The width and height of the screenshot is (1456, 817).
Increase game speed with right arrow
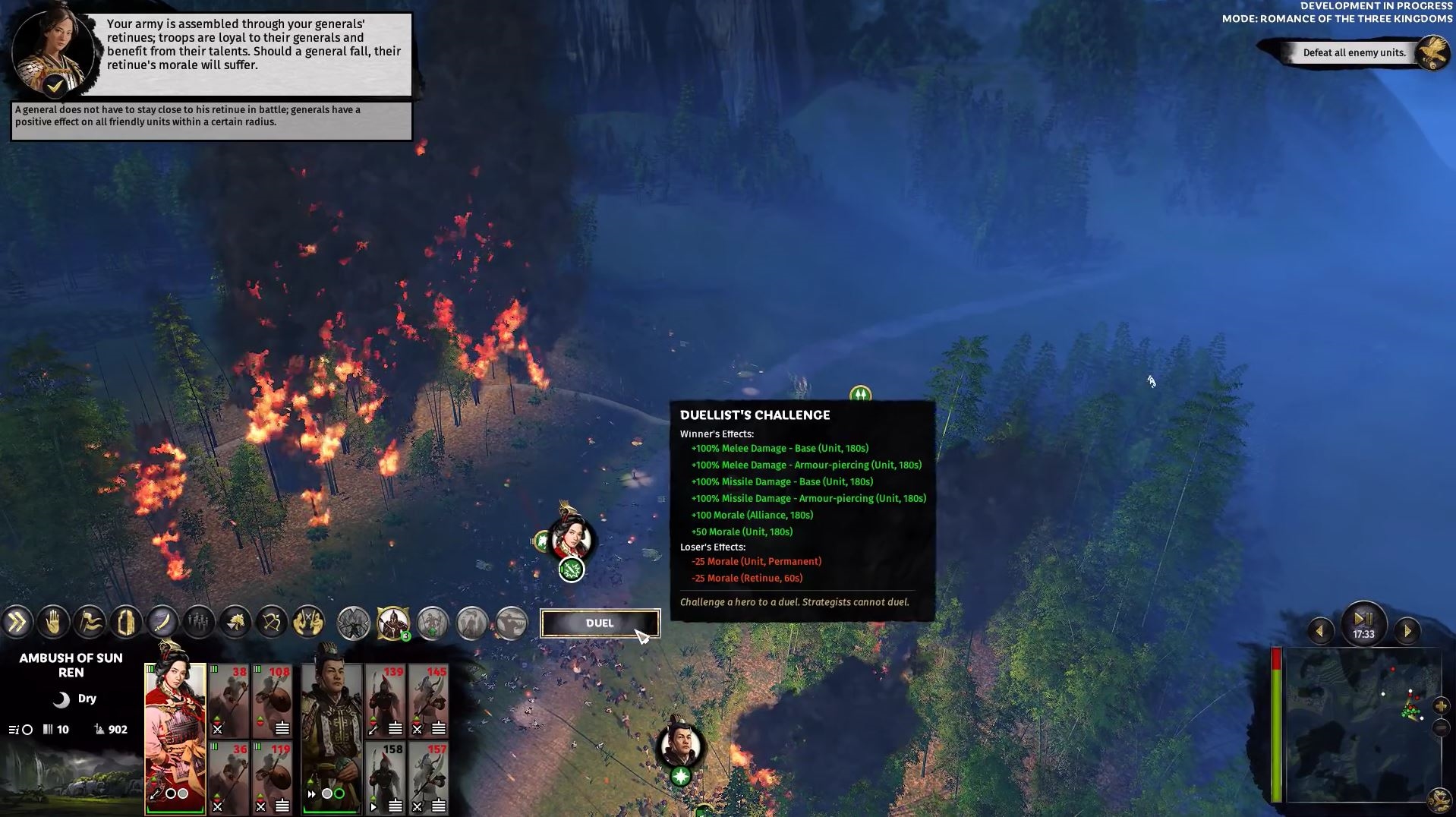(x=1407, y=631)
